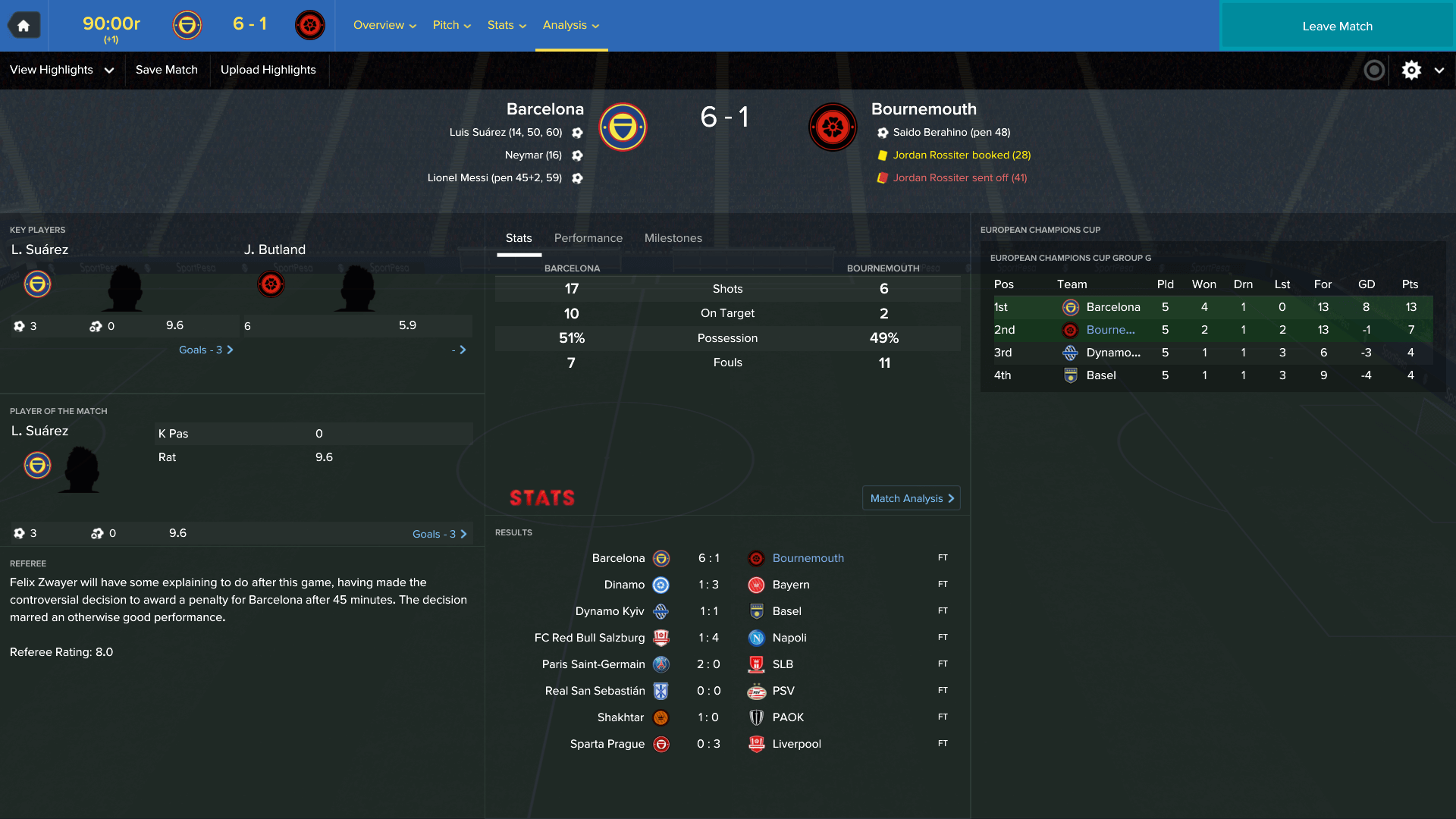The image size is (1456, 819).
Task: Open the gear settings icon
Action: click(x=1411, y=71)
